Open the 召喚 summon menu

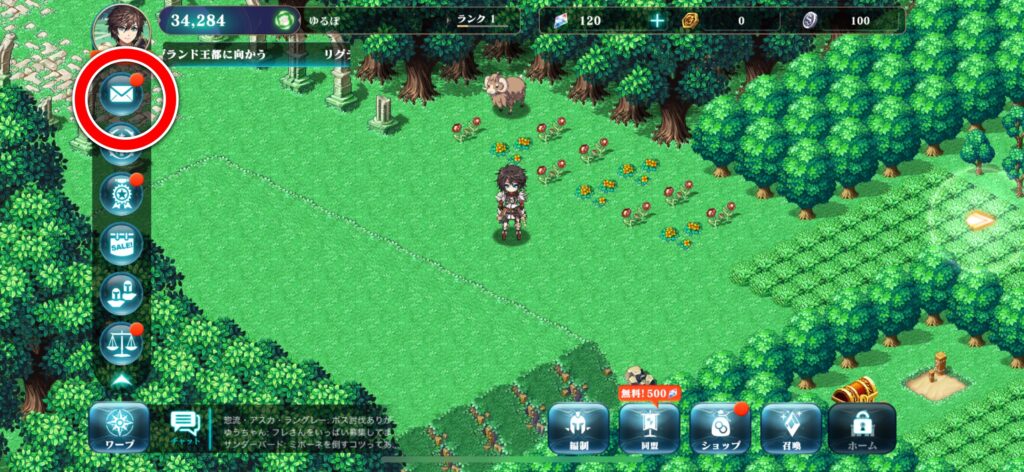790,425
